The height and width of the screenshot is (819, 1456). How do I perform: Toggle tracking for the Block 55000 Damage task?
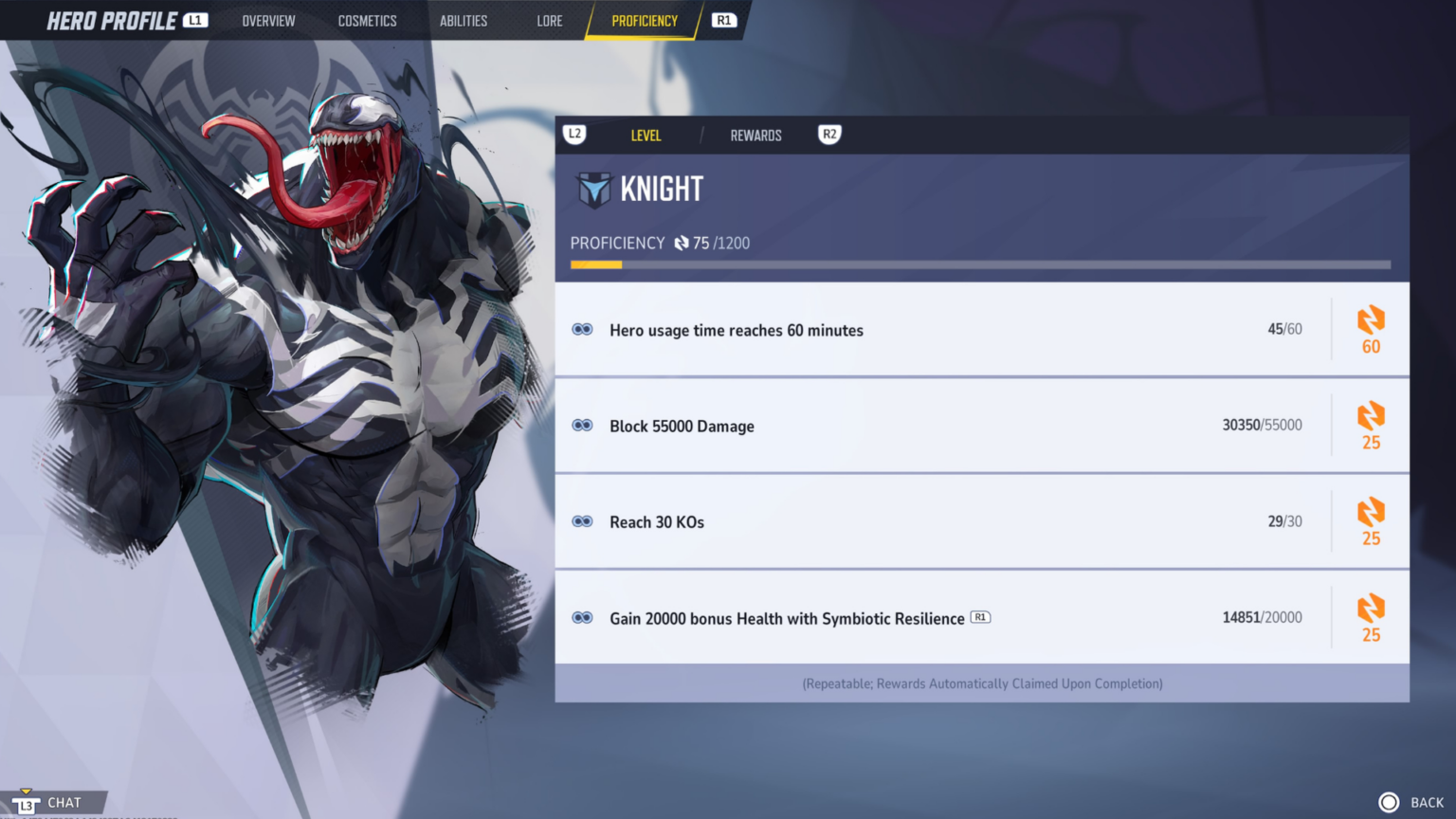point(581,425)
